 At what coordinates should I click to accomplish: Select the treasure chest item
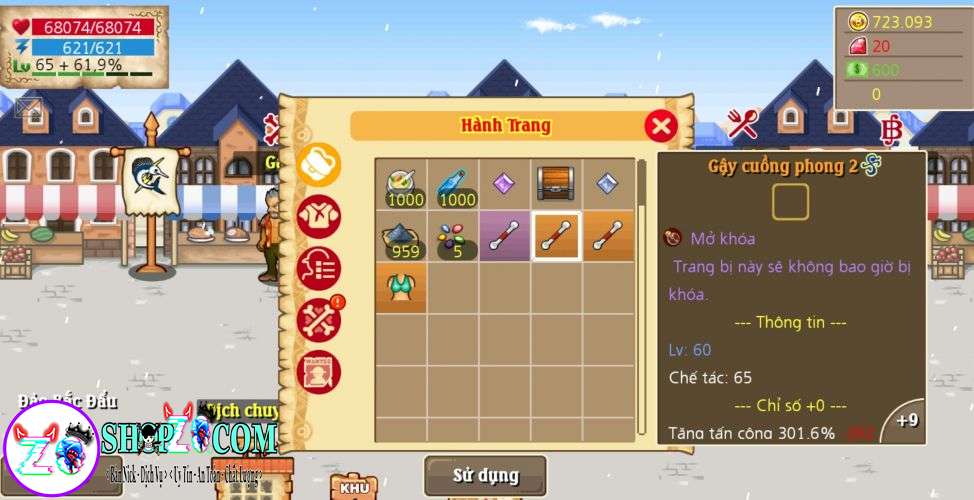point(557,183)
